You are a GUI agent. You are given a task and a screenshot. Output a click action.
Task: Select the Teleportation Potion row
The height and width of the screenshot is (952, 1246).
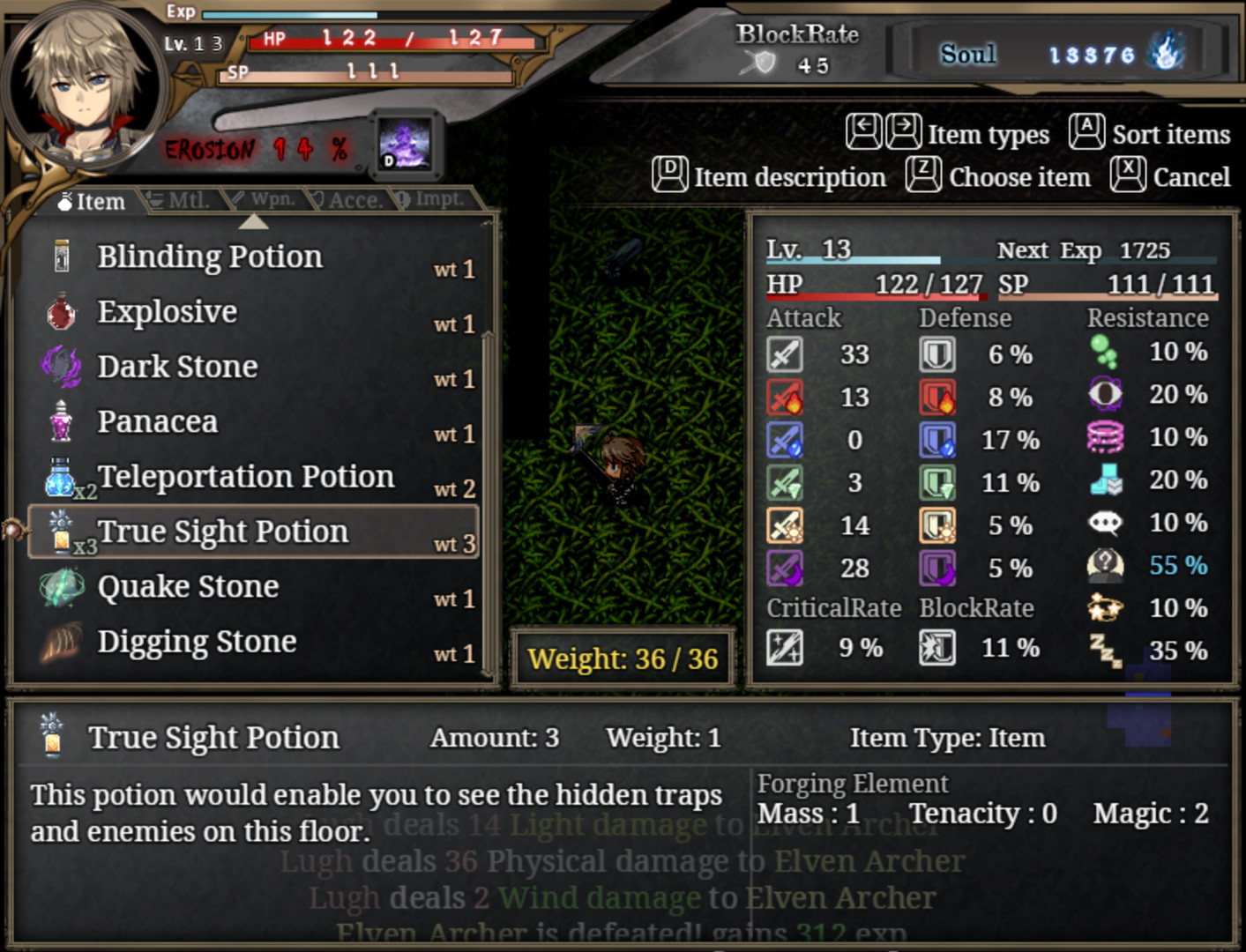coord(245,477)
